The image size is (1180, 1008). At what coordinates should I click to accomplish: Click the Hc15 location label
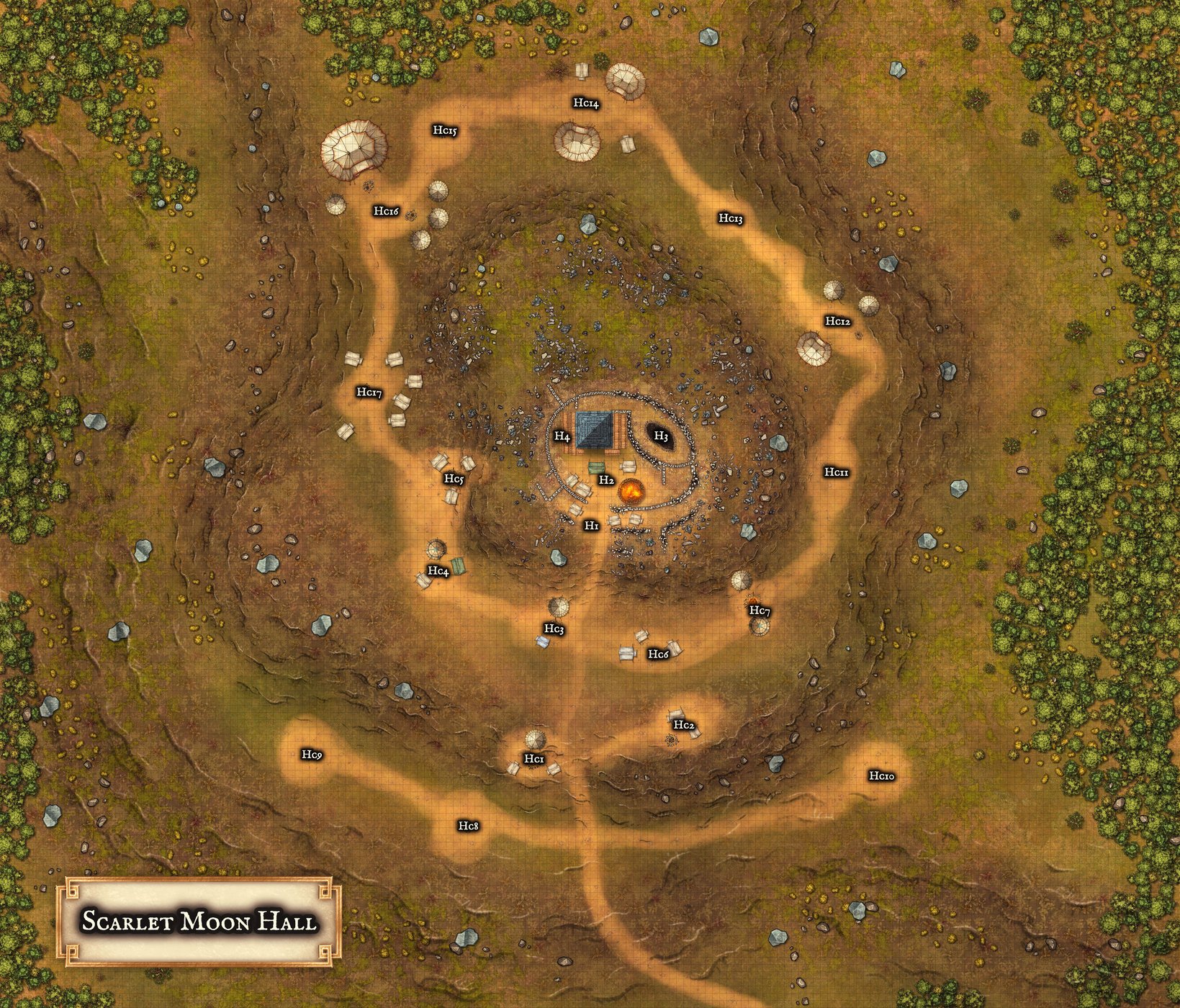445,130
